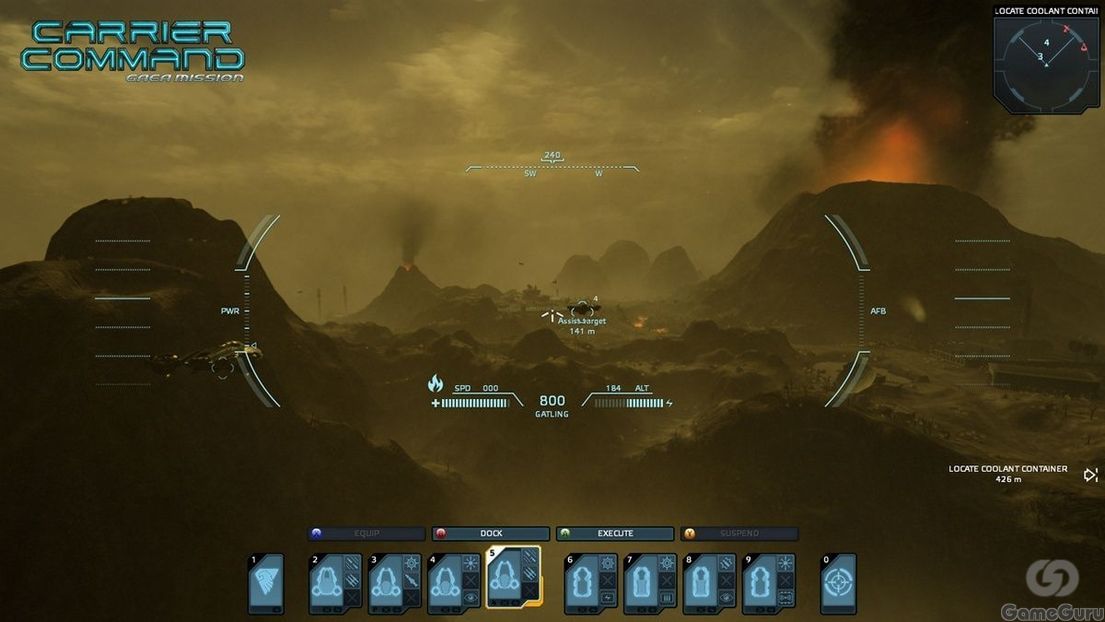Activate the Execute command button
This screenshot has width=1105, height=622.
[x=615, y=534]
